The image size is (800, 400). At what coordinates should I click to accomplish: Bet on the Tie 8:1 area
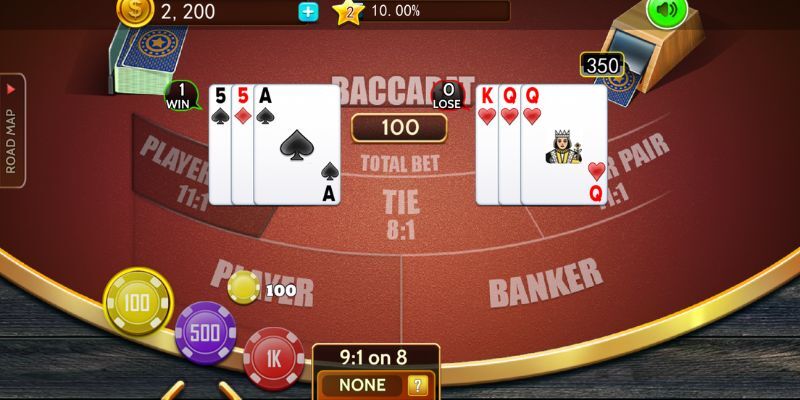click(x=401, y=213)
